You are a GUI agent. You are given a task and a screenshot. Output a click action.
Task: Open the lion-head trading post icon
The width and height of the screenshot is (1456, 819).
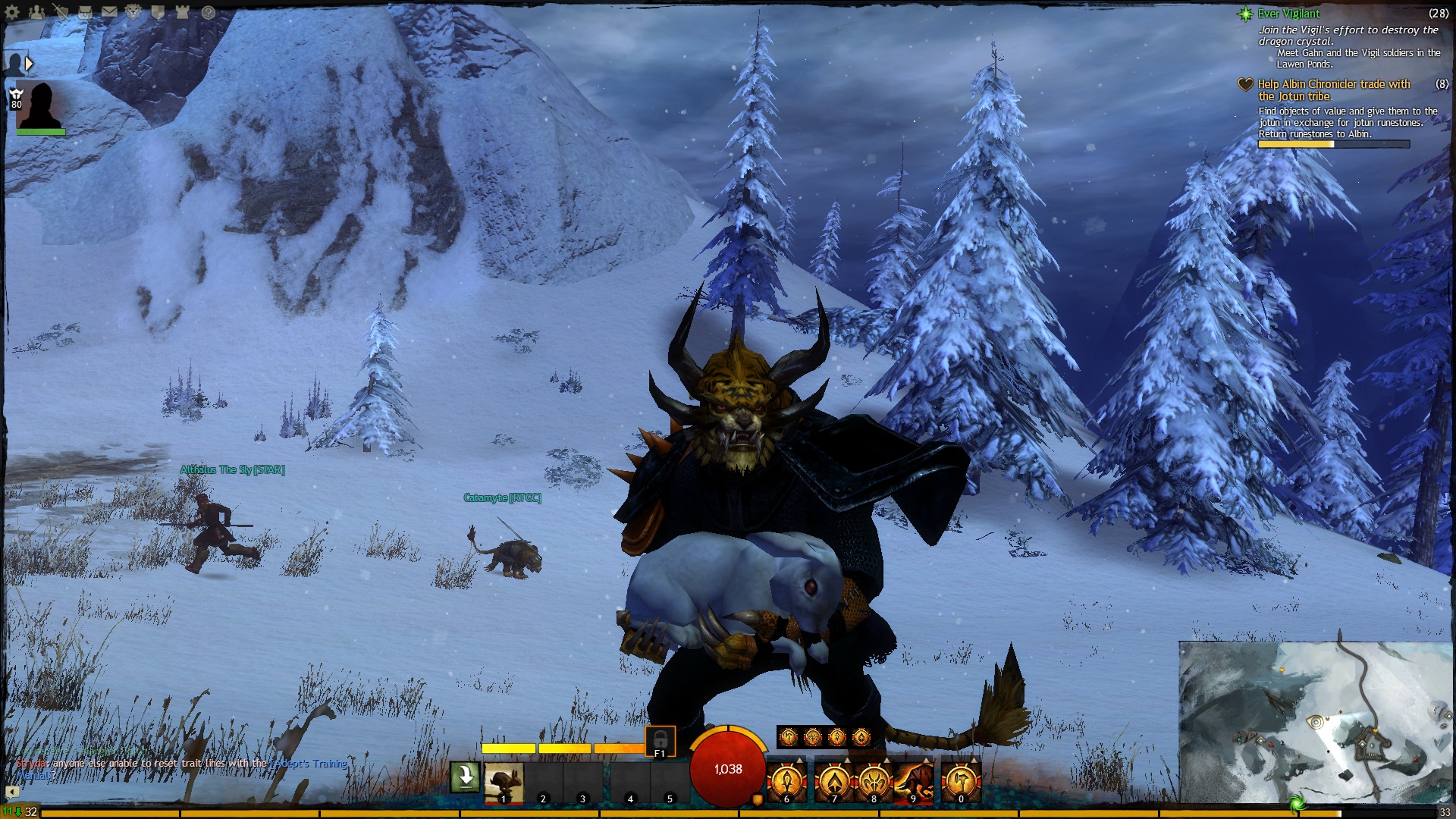coord(133,12)
